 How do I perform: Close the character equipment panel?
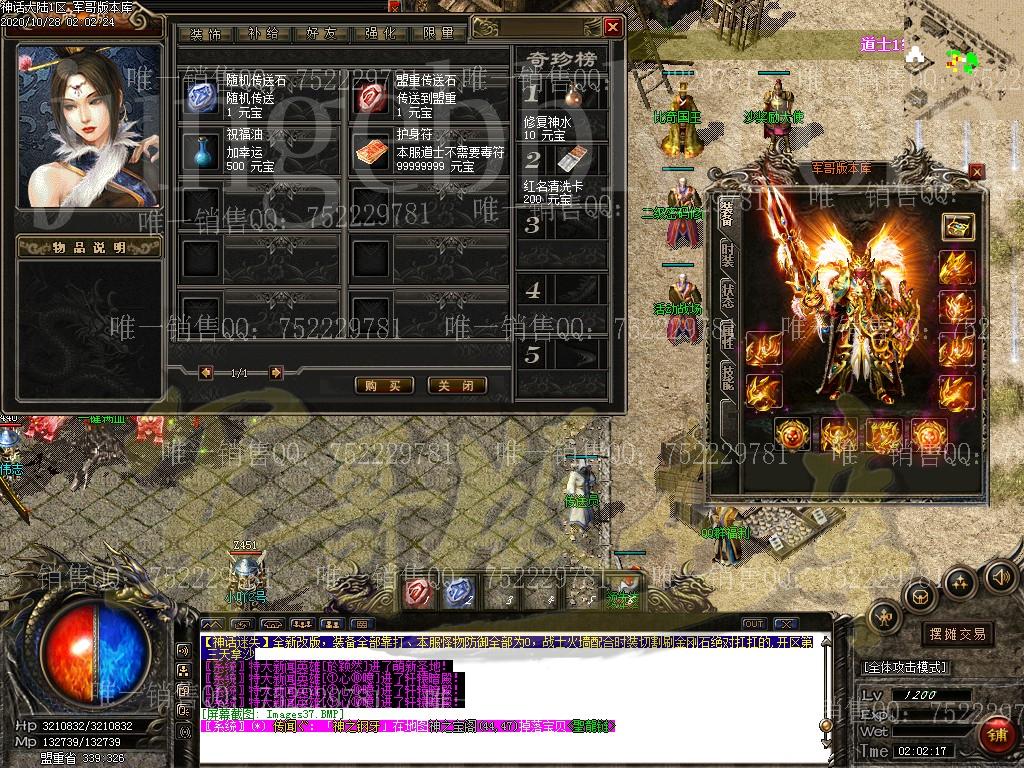[x=976, y=171]
